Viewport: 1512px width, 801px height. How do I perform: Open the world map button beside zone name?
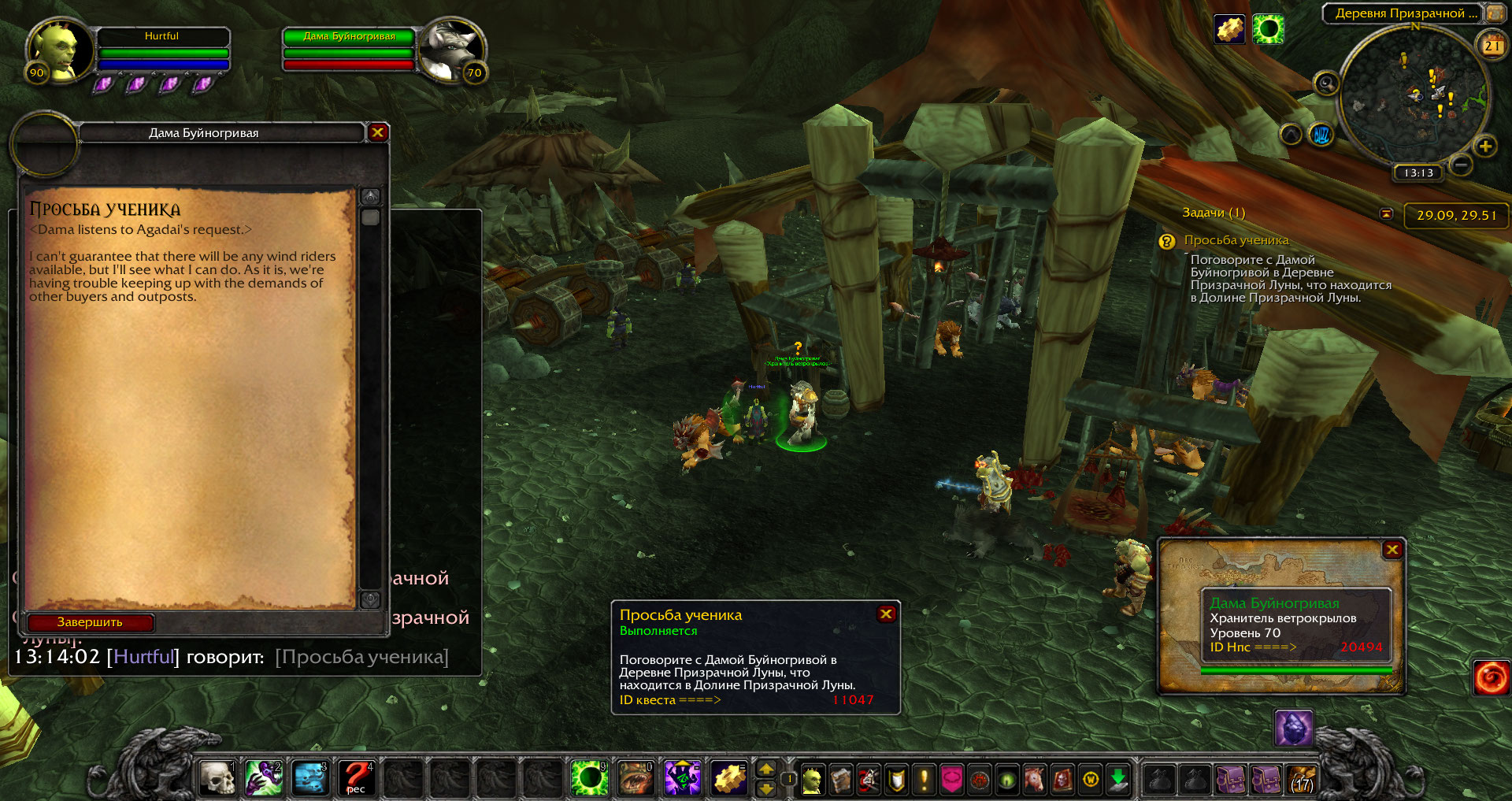[x=1495, y=13]
